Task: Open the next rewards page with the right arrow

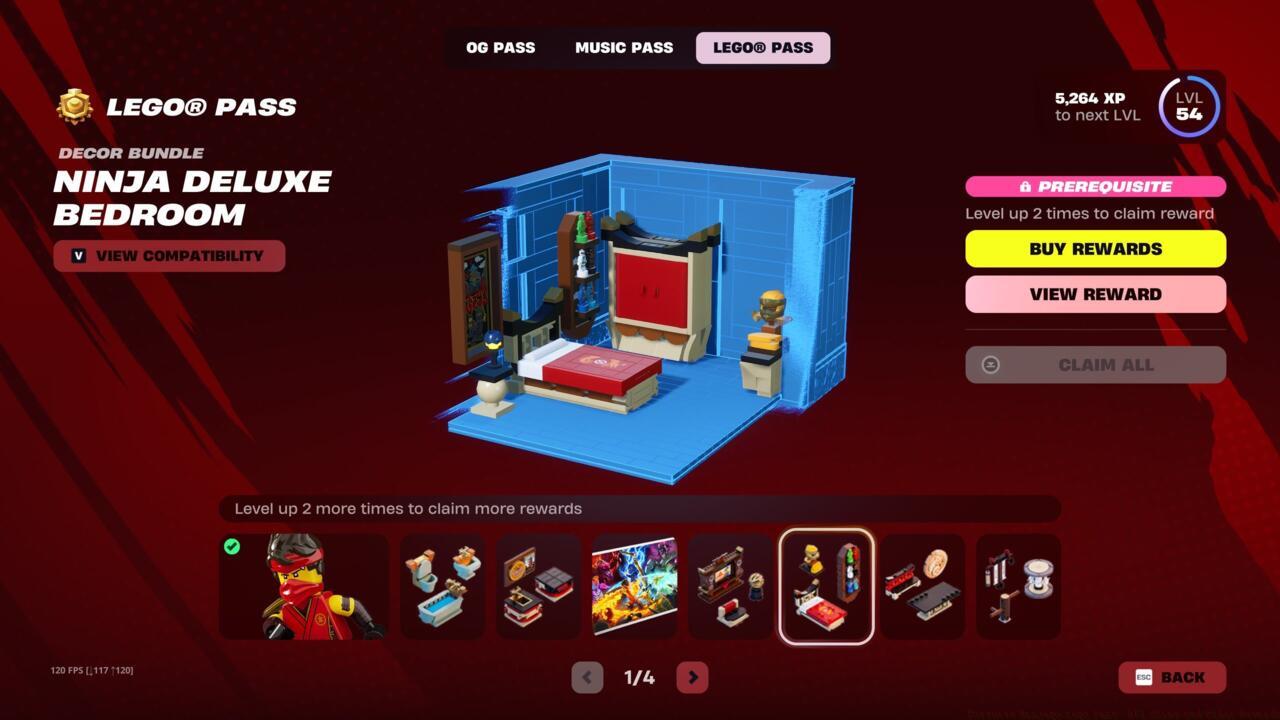Action: tap(692, 677)
